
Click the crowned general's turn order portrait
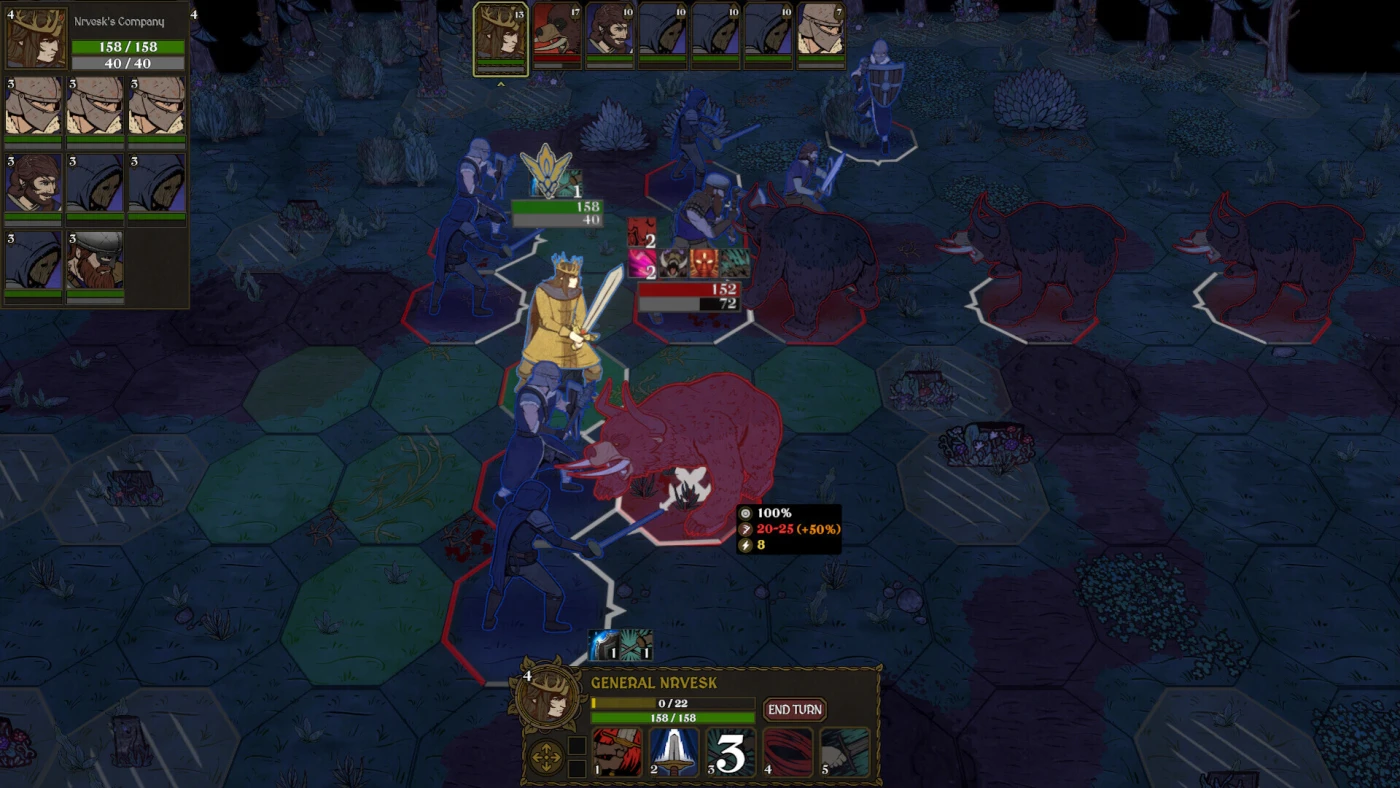click(500, 35)
